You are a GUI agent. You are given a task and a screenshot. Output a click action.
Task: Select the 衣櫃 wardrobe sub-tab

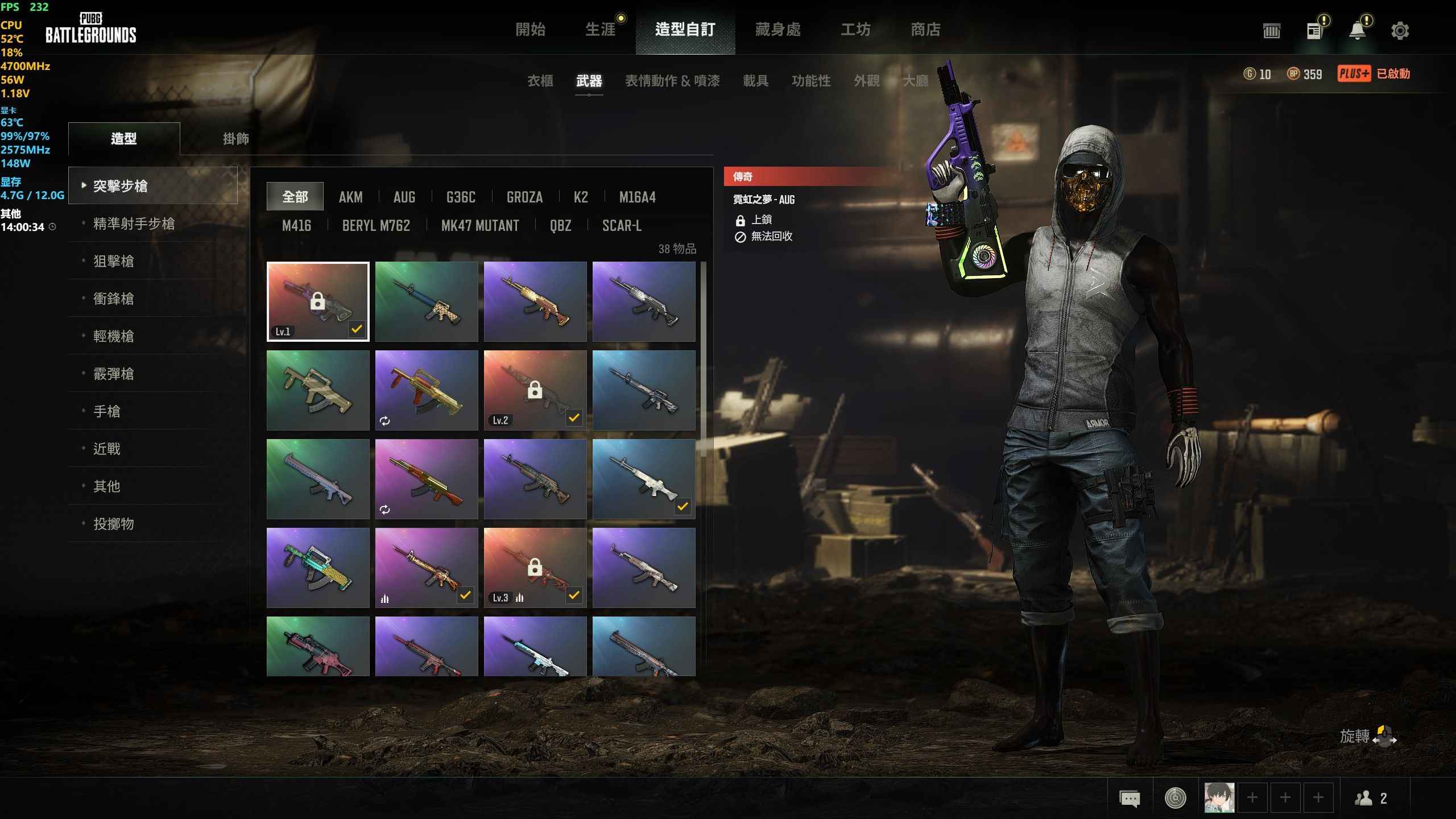coord(540,81)
